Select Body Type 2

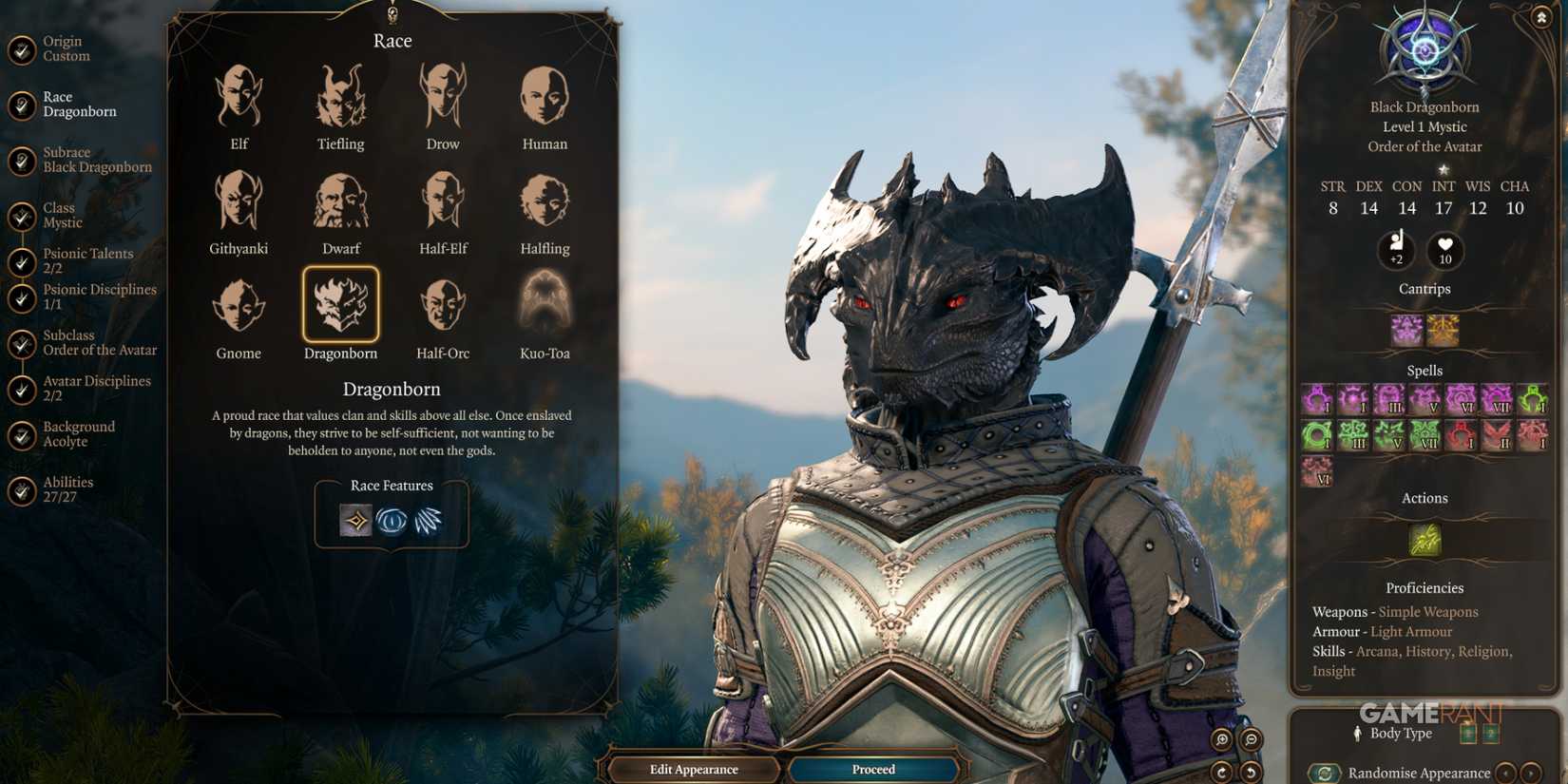1492,734
